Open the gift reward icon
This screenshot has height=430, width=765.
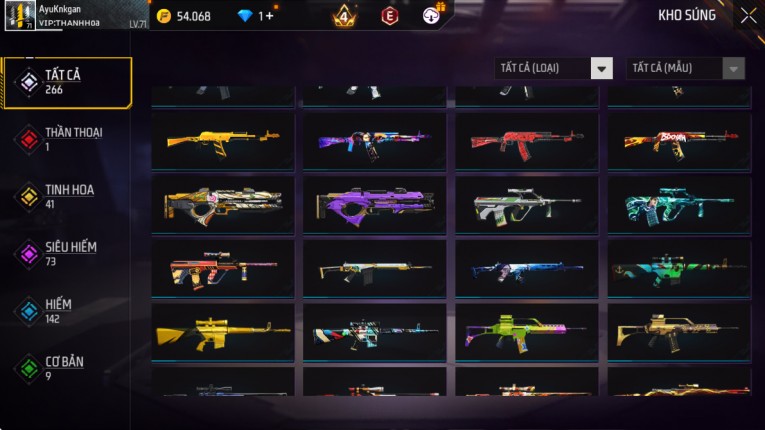(x=433, y=14)
